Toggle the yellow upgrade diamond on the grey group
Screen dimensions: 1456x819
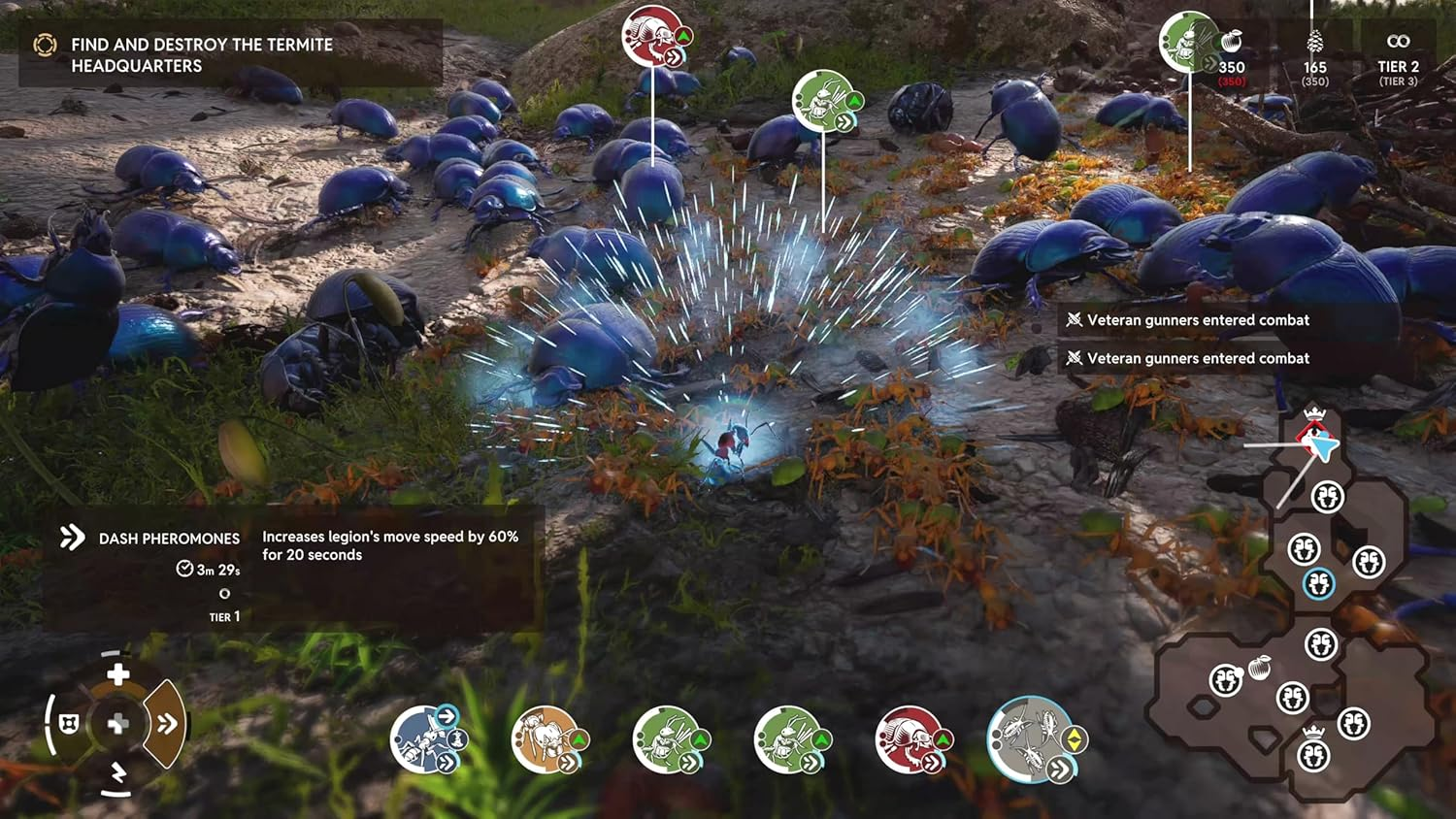tap(1074, 741)
